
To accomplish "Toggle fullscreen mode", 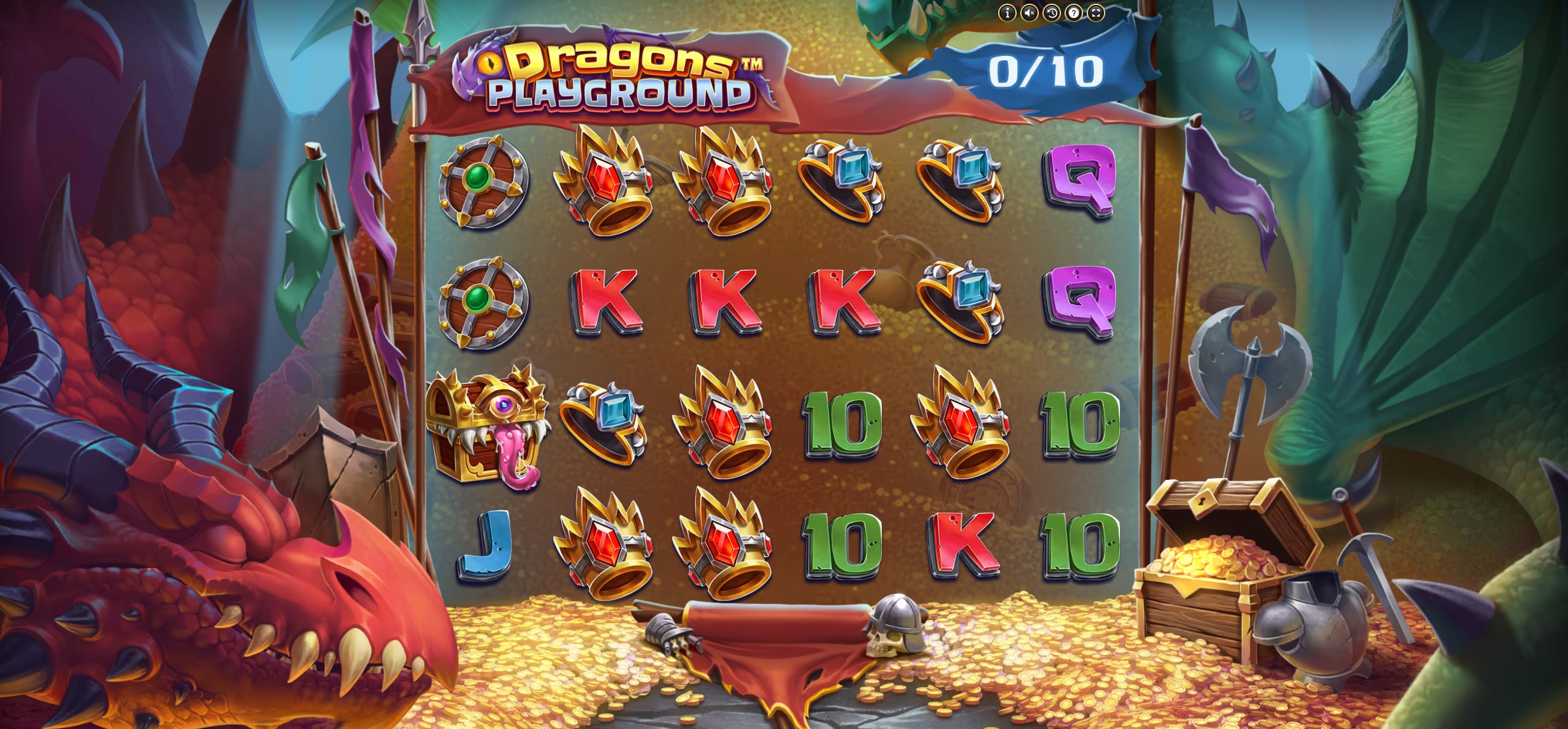I will pyautogui.click(x=1096, y=13).
